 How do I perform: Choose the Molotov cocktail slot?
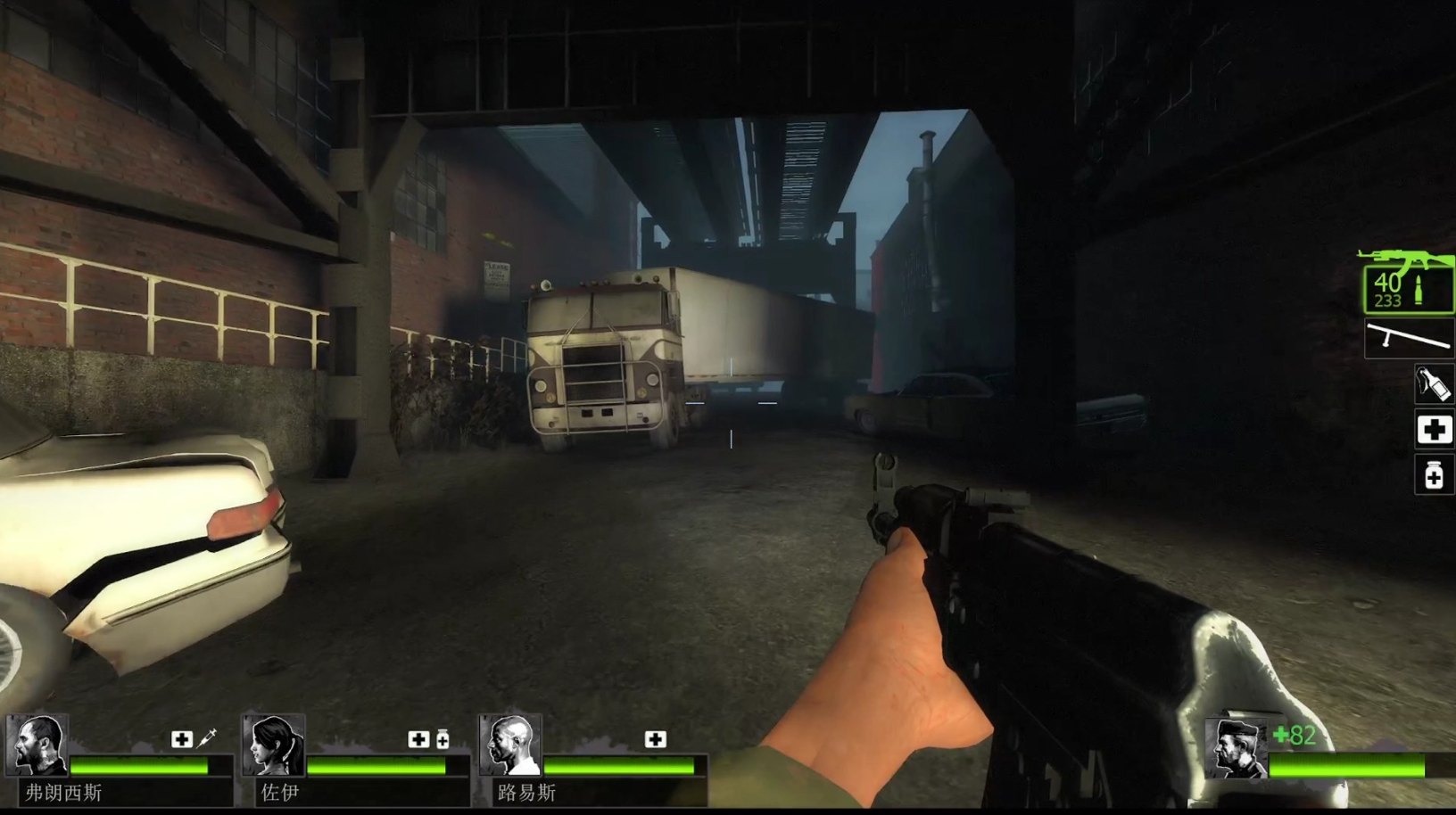click(1434, 384)
